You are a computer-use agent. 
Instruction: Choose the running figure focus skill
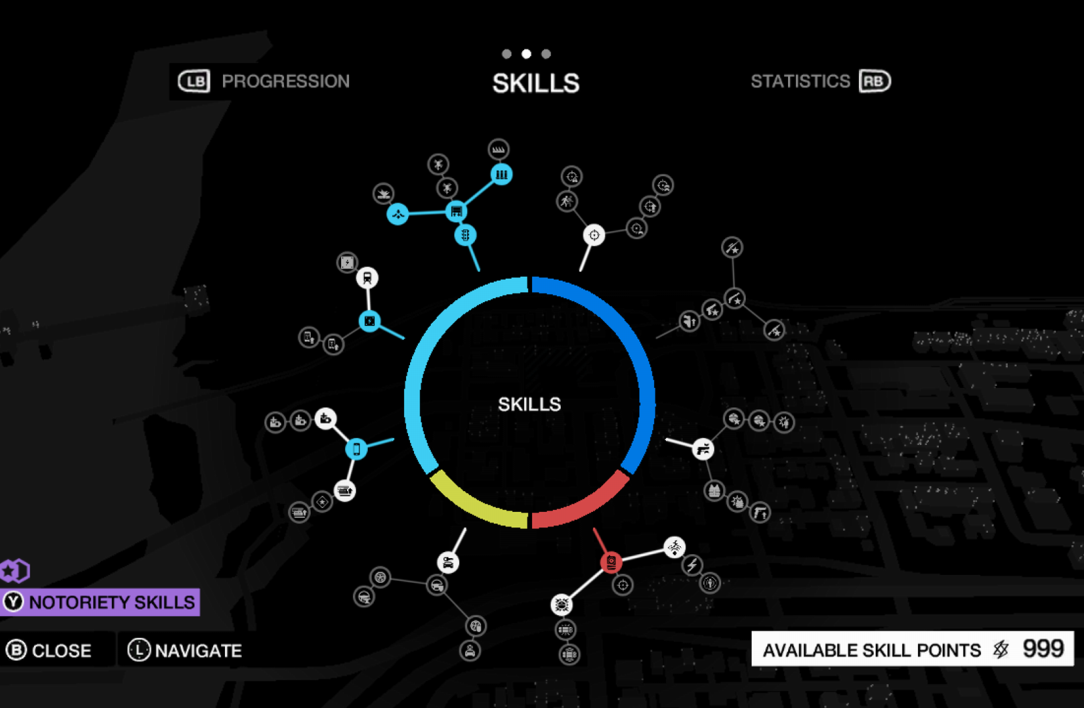coord(567,203)
